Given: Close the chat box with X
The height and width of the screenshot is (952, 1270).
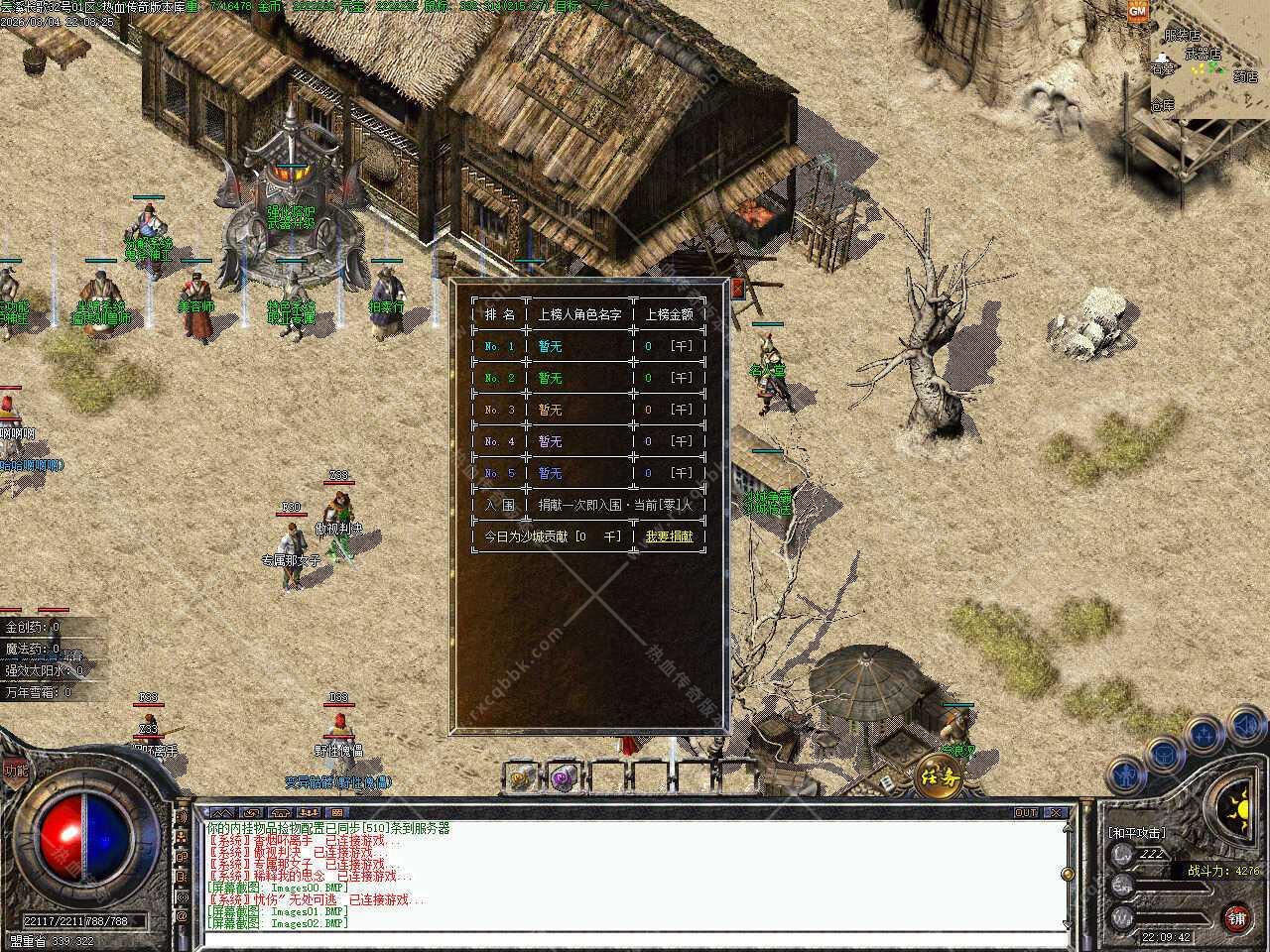Looking at the screenshot, I should 1056,812.
